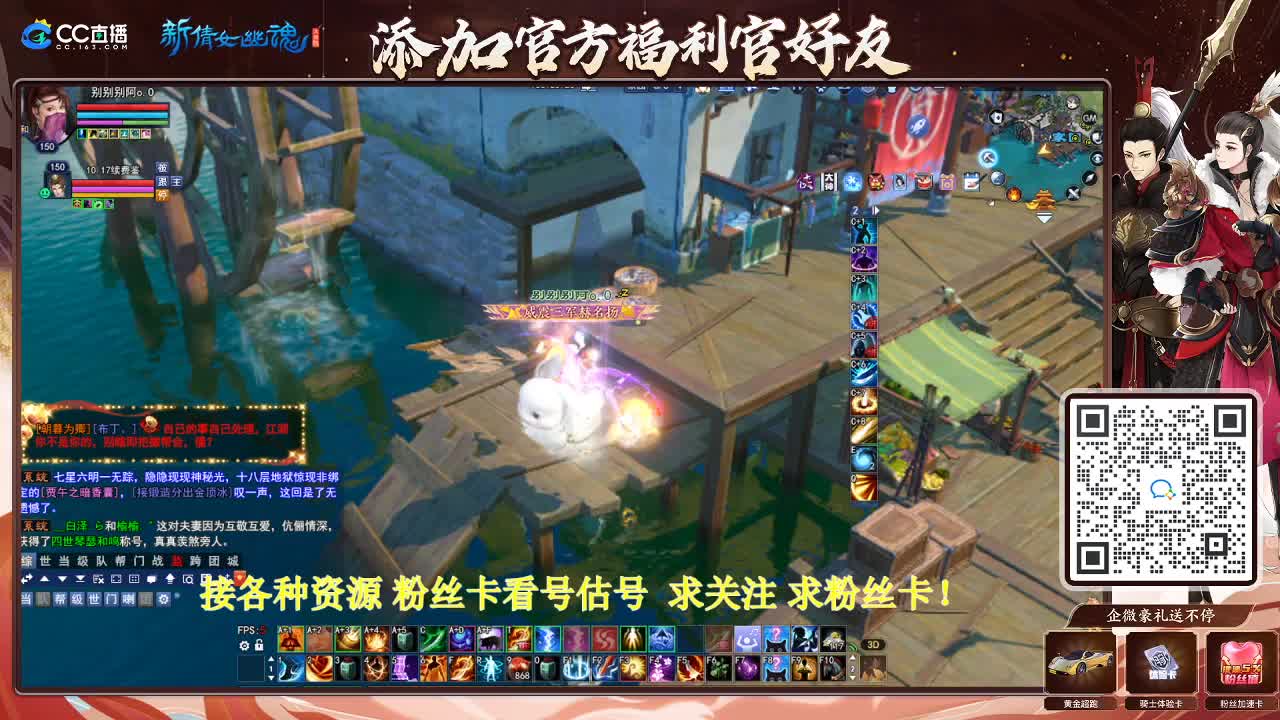Click the 黄金超跑 gift thumbnail

1081,664
